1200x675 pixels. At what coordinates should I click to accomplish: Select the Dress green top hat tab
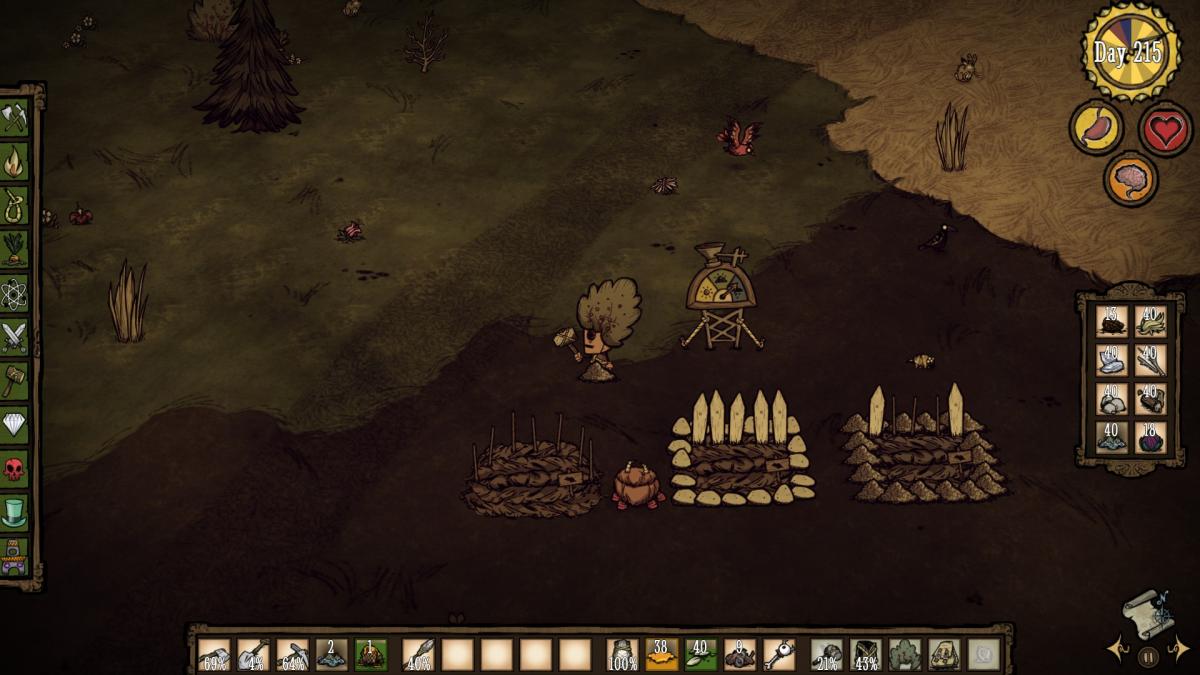coord(14,513)
